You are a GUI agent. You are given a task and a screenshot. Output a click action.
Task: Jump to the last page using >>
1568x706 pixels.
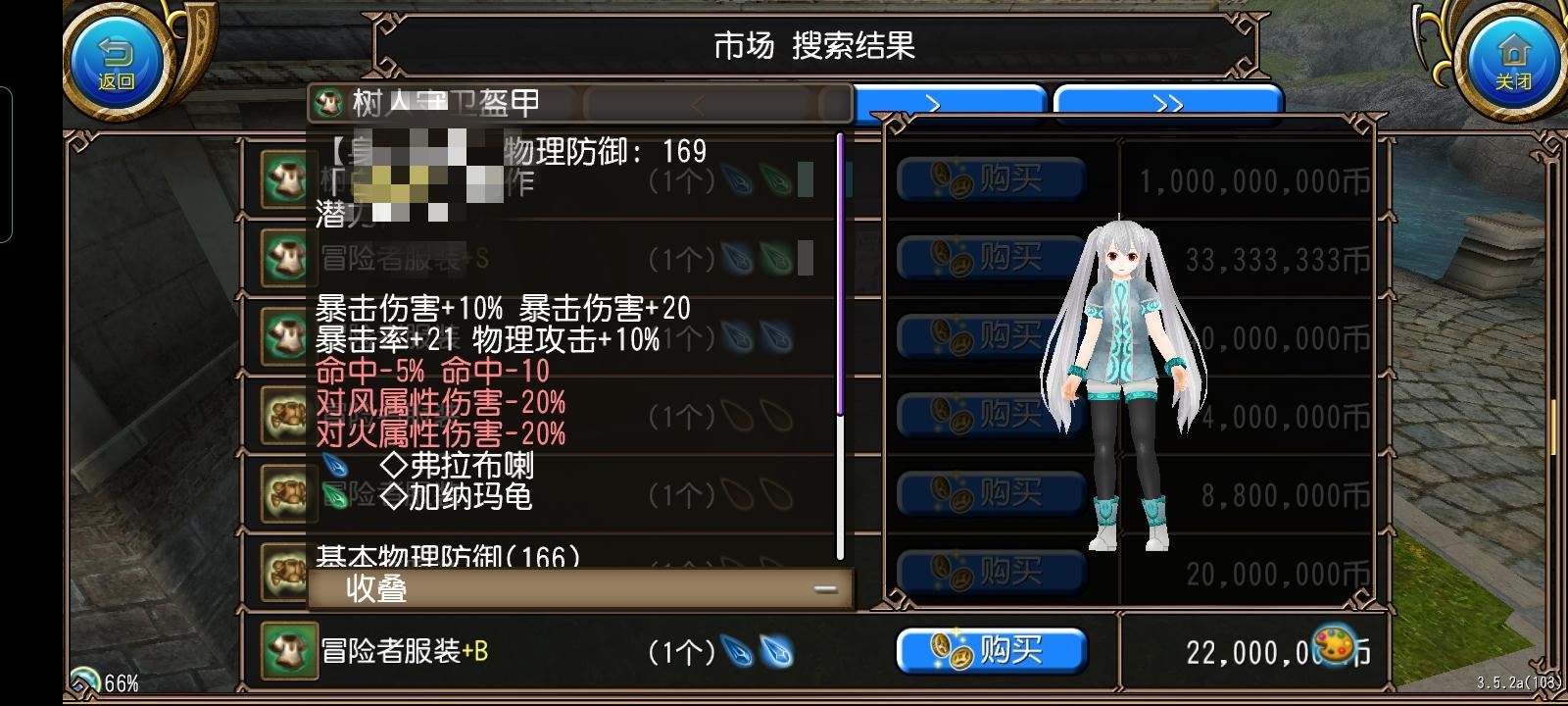pos(1171,102)
